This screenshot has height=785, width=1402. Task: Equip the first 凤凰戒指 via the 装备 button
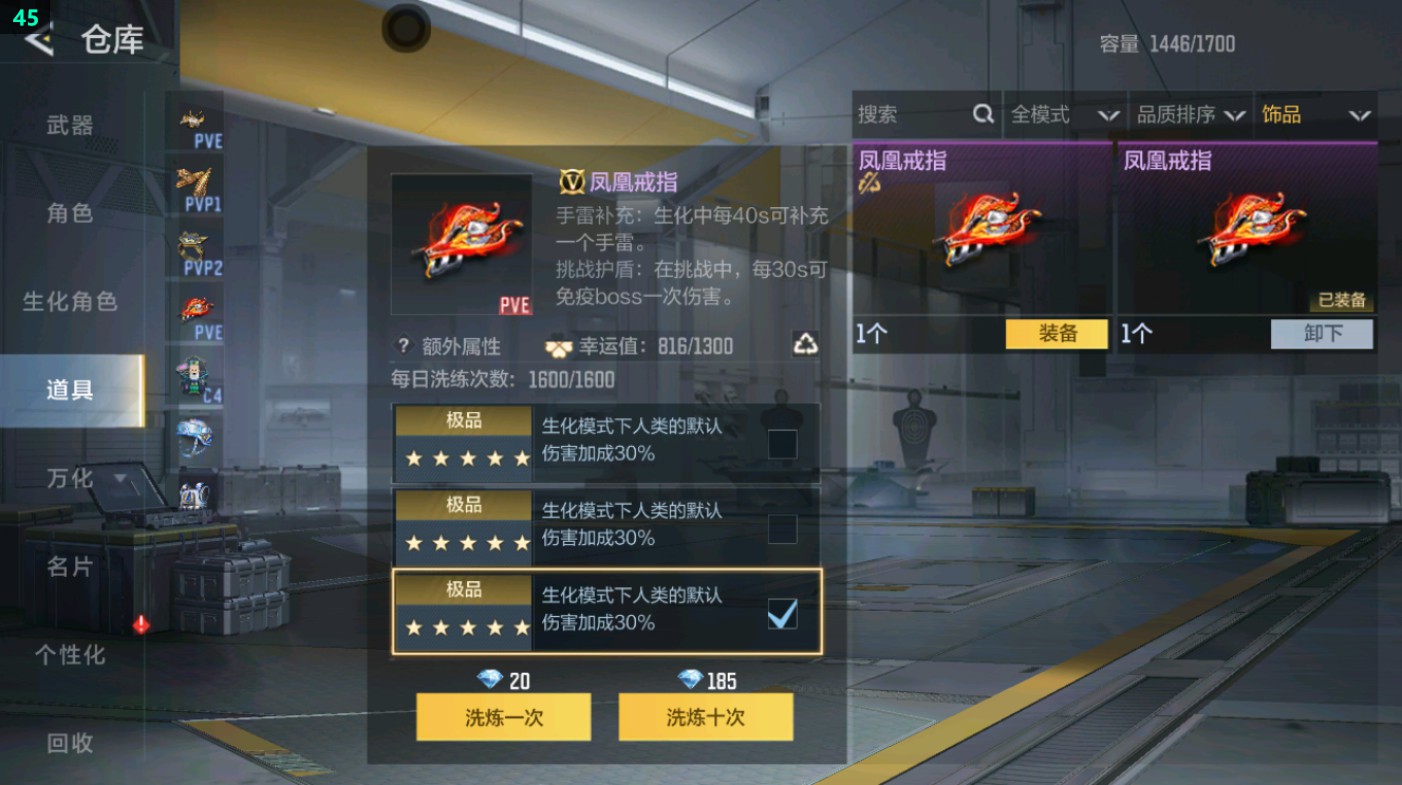coord(1055,335)
